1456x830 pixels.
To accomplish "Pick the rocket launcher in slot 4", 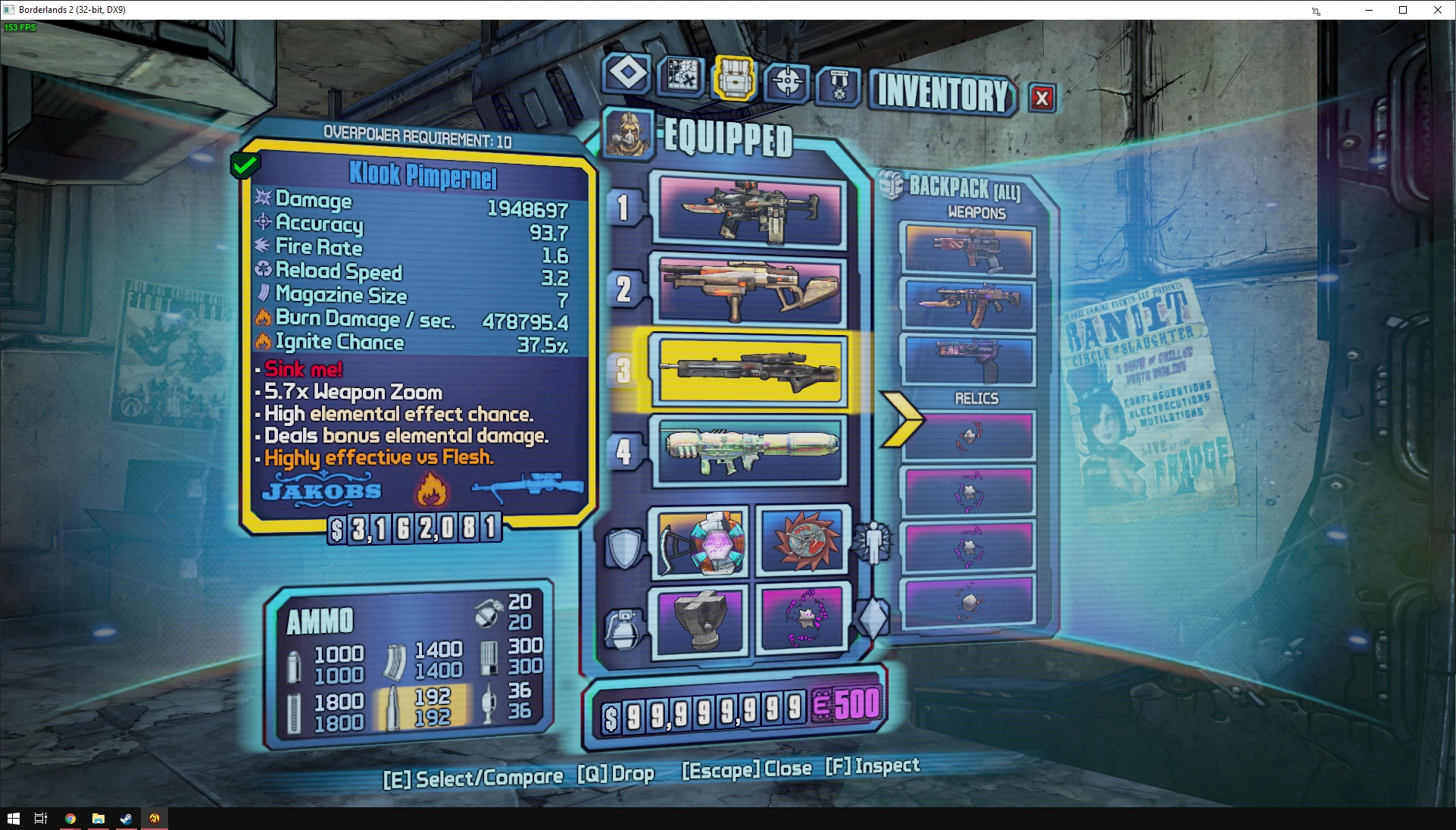I will [x=751, y=449].
